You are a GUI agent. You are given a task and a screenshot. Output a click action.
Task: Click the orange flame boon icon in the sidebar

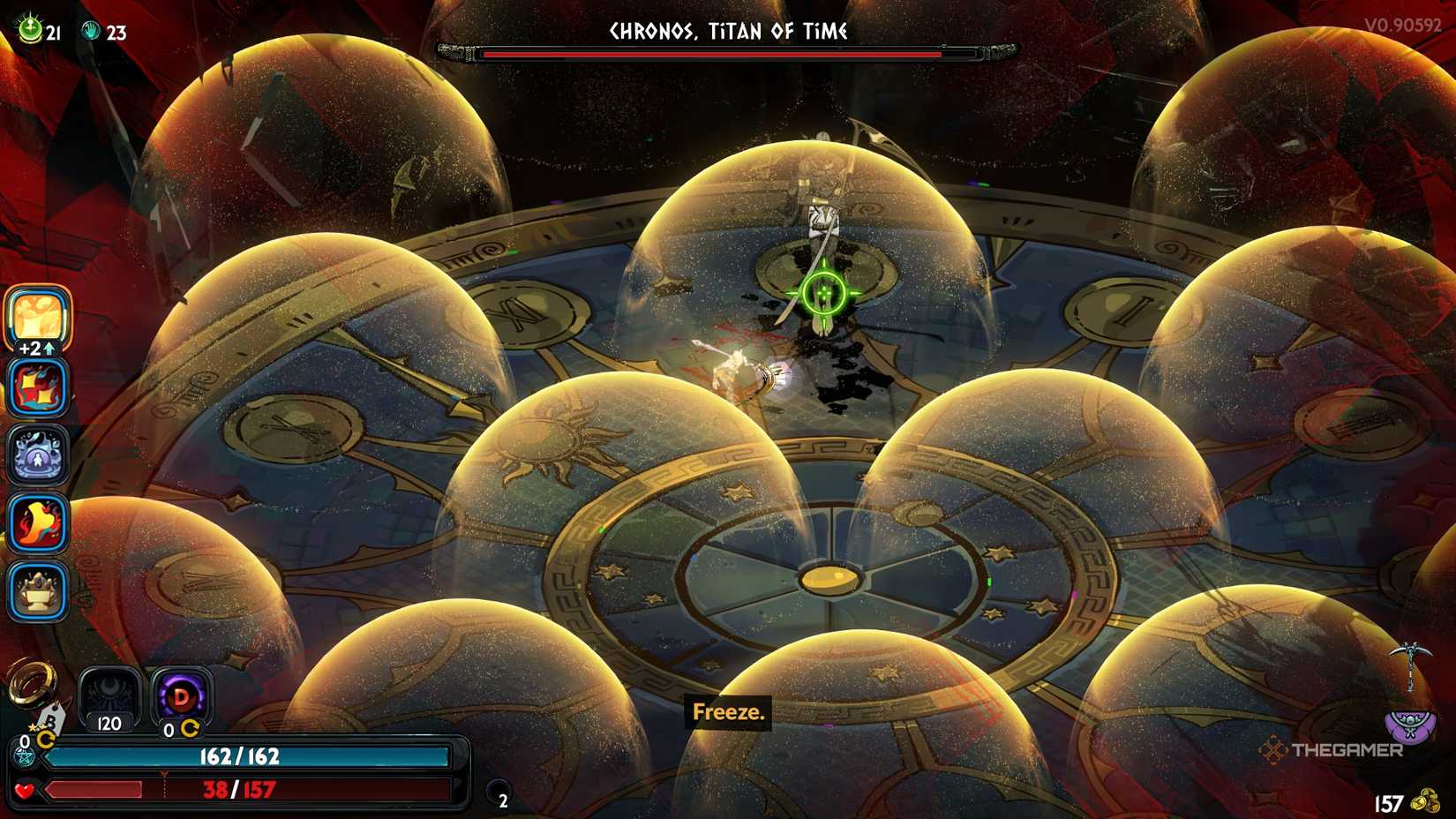click(x=37, y=523)
